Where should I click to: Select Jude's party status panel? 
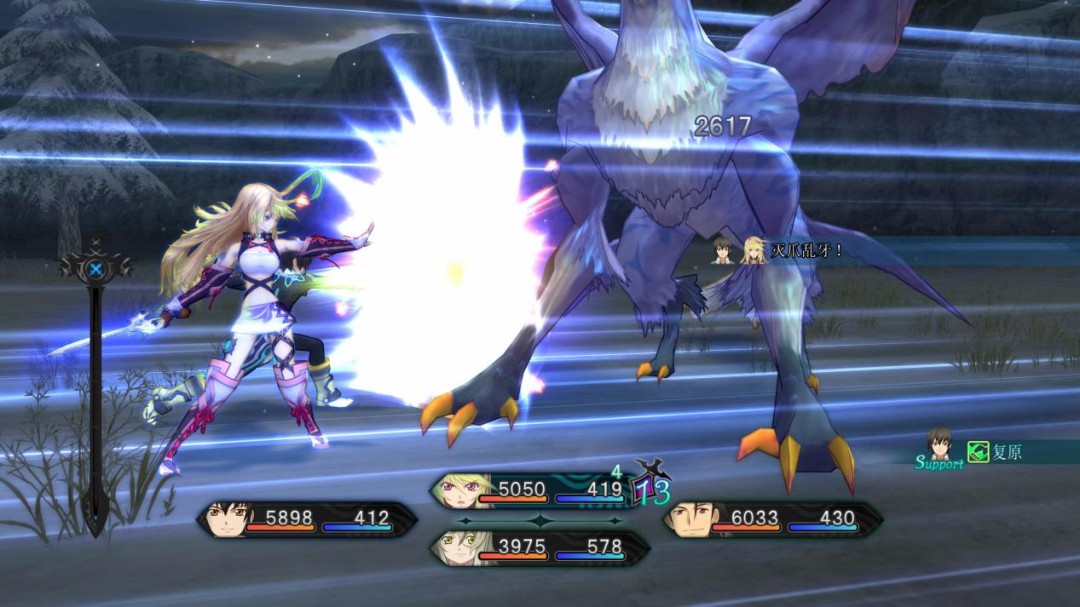(307, 519)
